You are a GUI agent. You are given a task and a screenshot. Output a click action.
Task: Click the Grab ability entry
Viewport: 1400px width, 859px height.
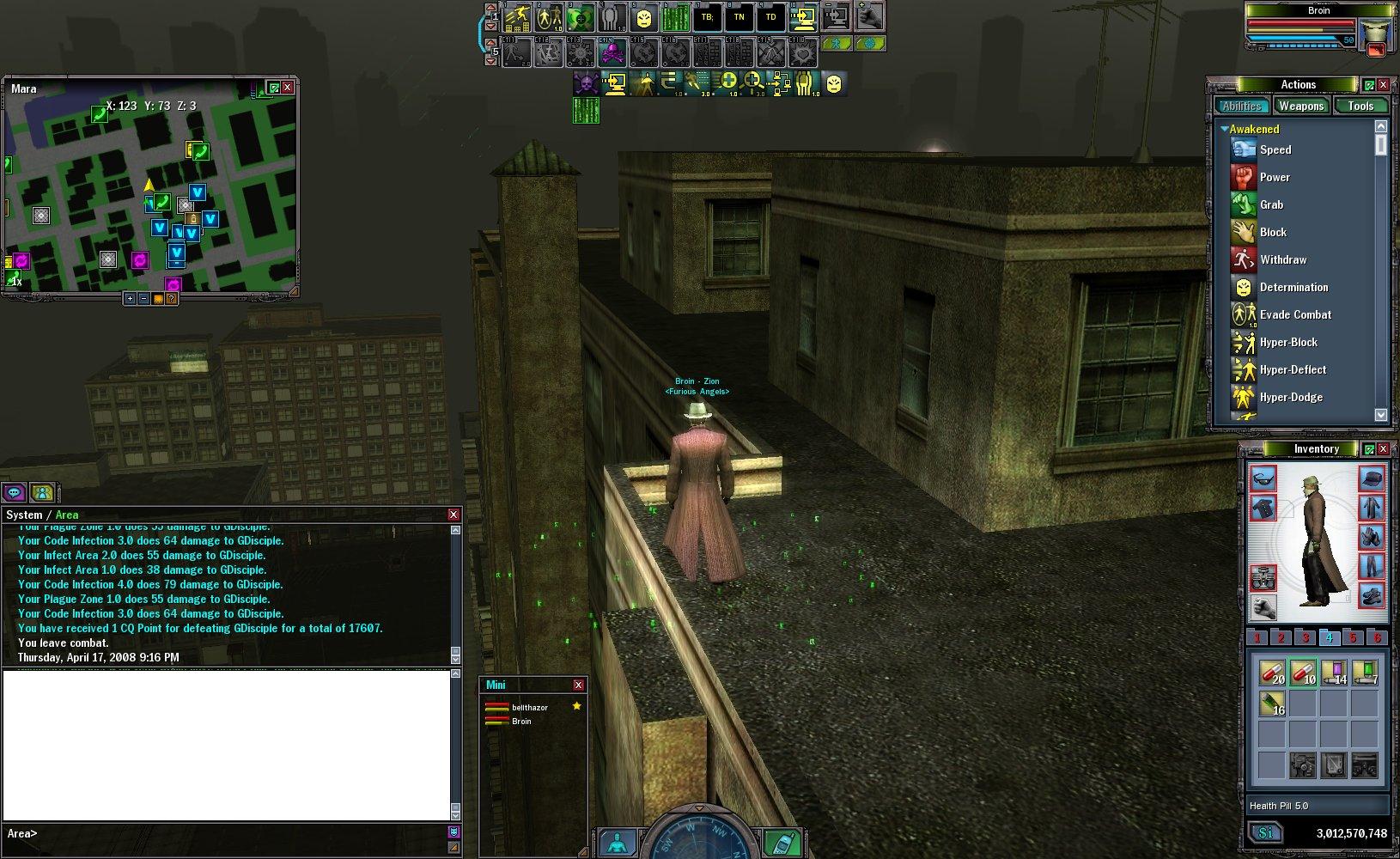pyautogui.click(x=1271, y=204)
